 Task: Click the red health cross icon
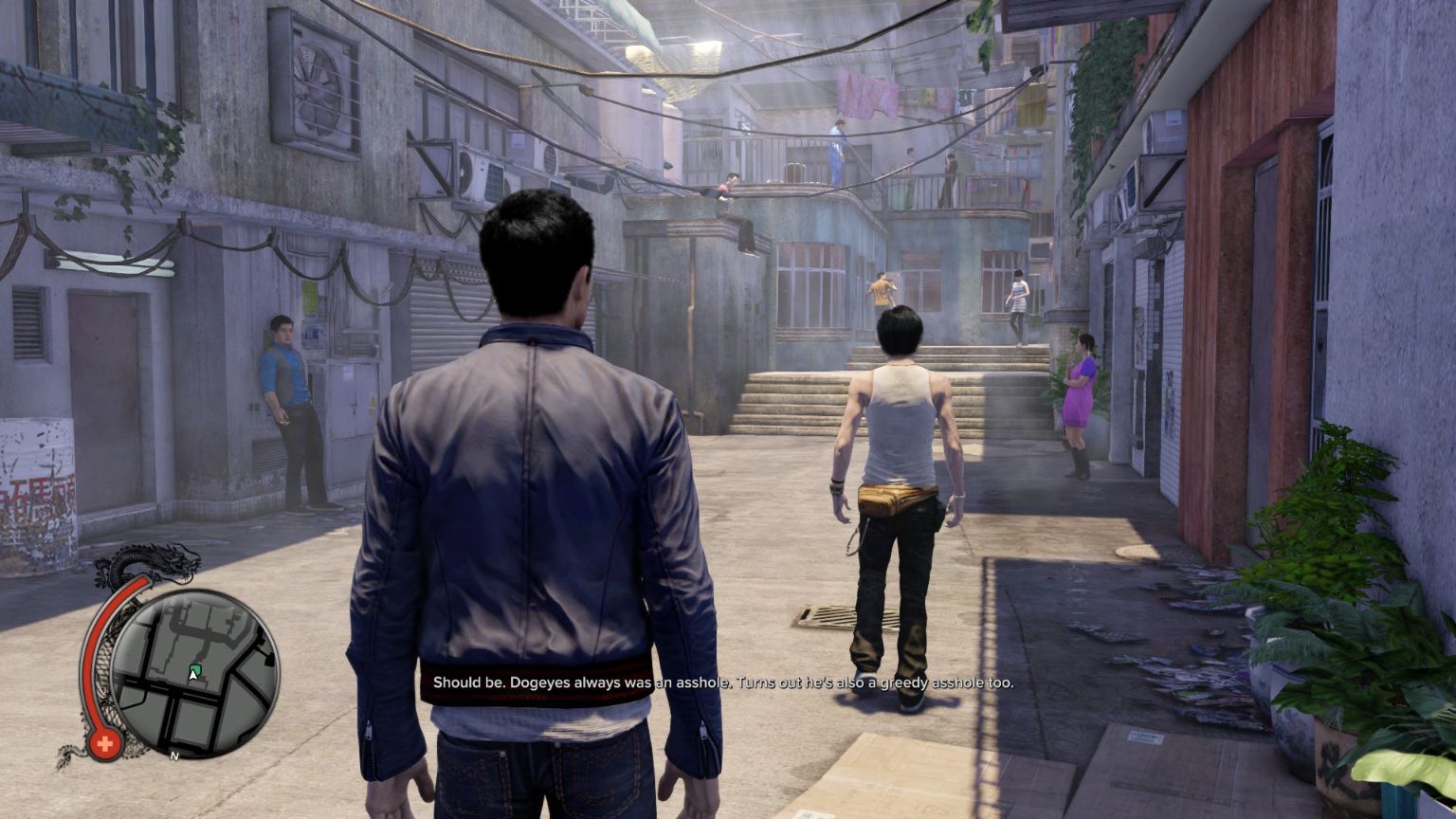coord(104,744)
